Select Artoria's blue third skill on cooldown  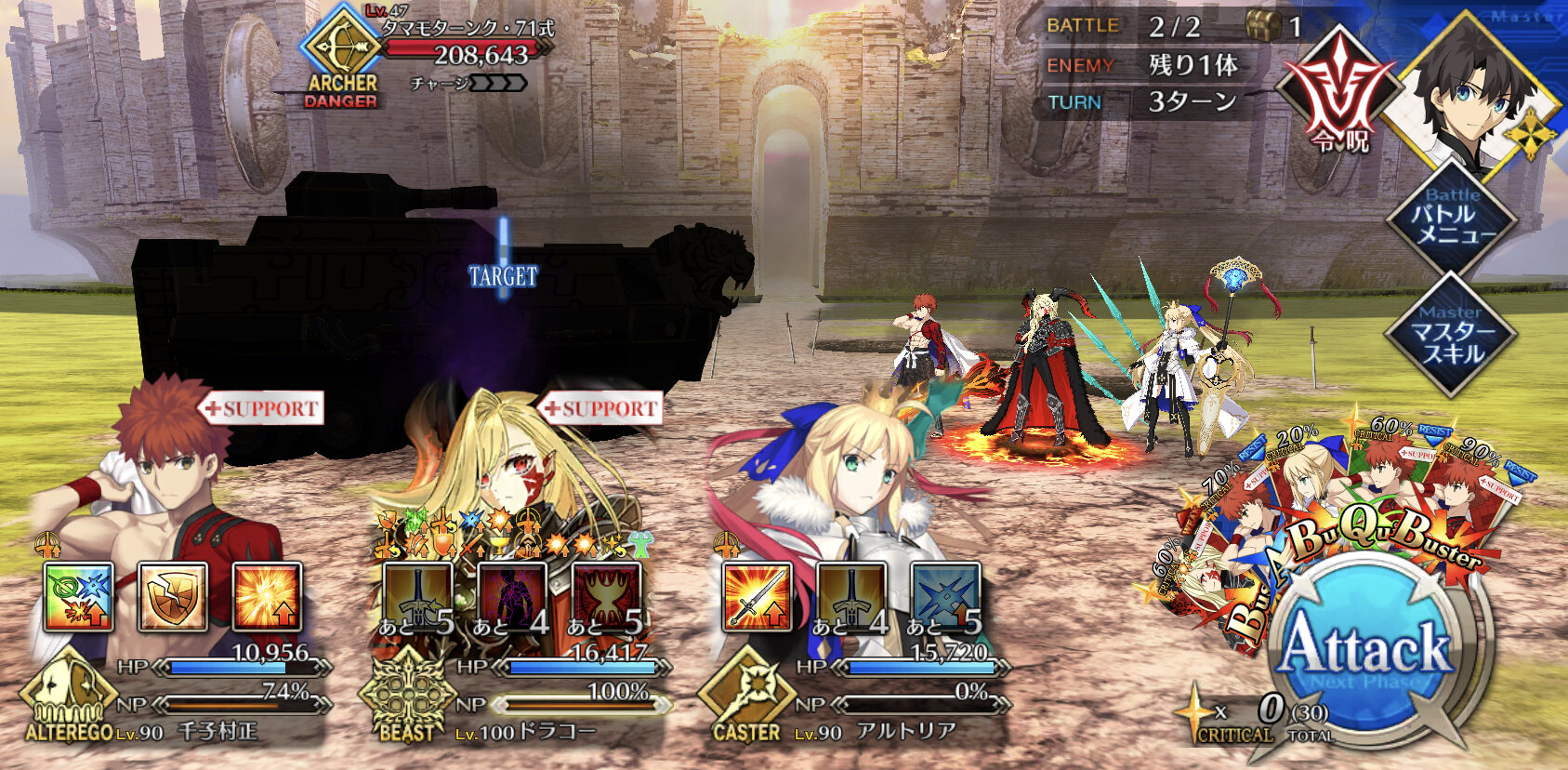click(945, 596)
